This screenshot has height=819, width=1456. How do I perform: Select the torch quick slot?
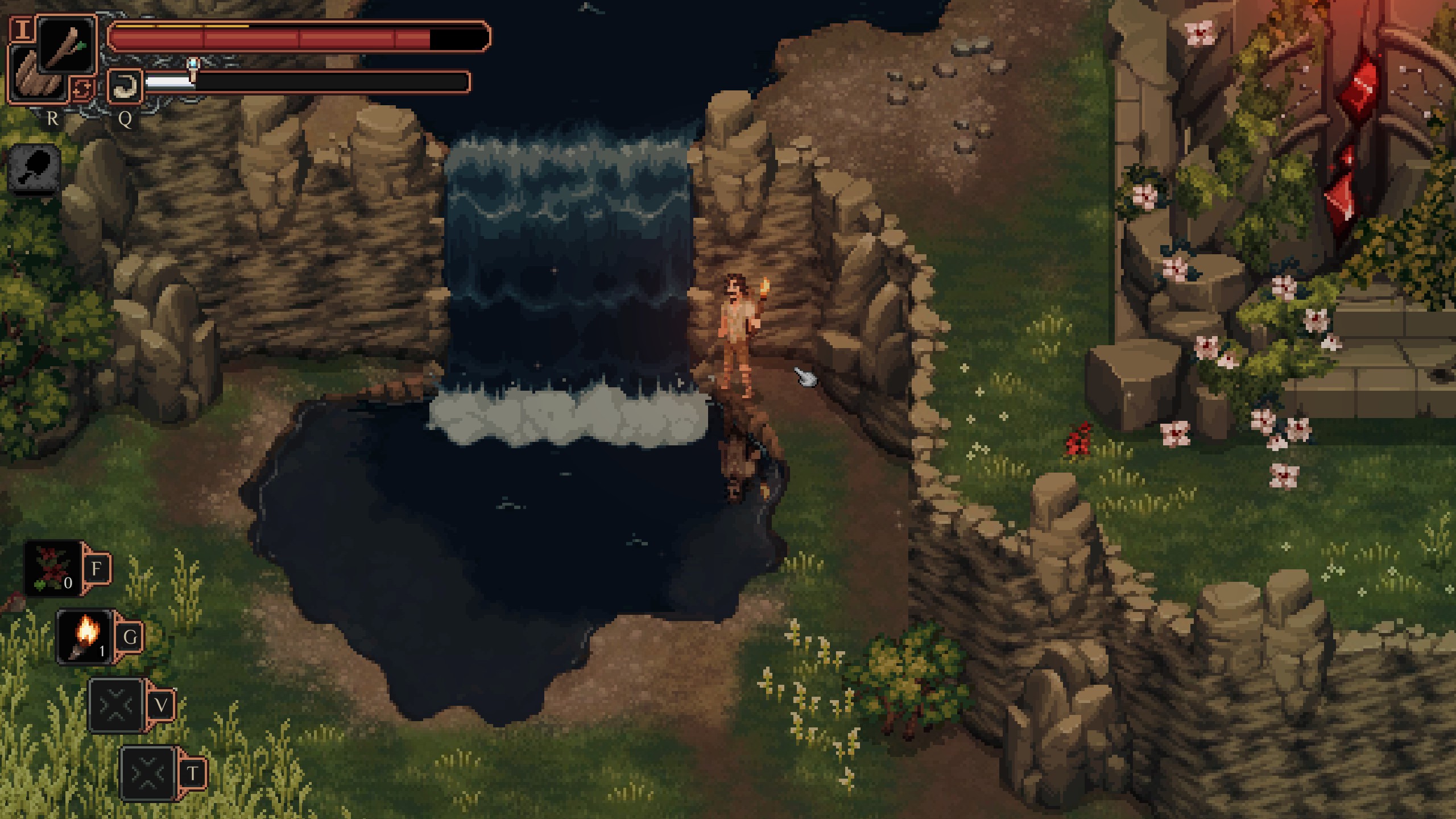(x=85, y=636)
